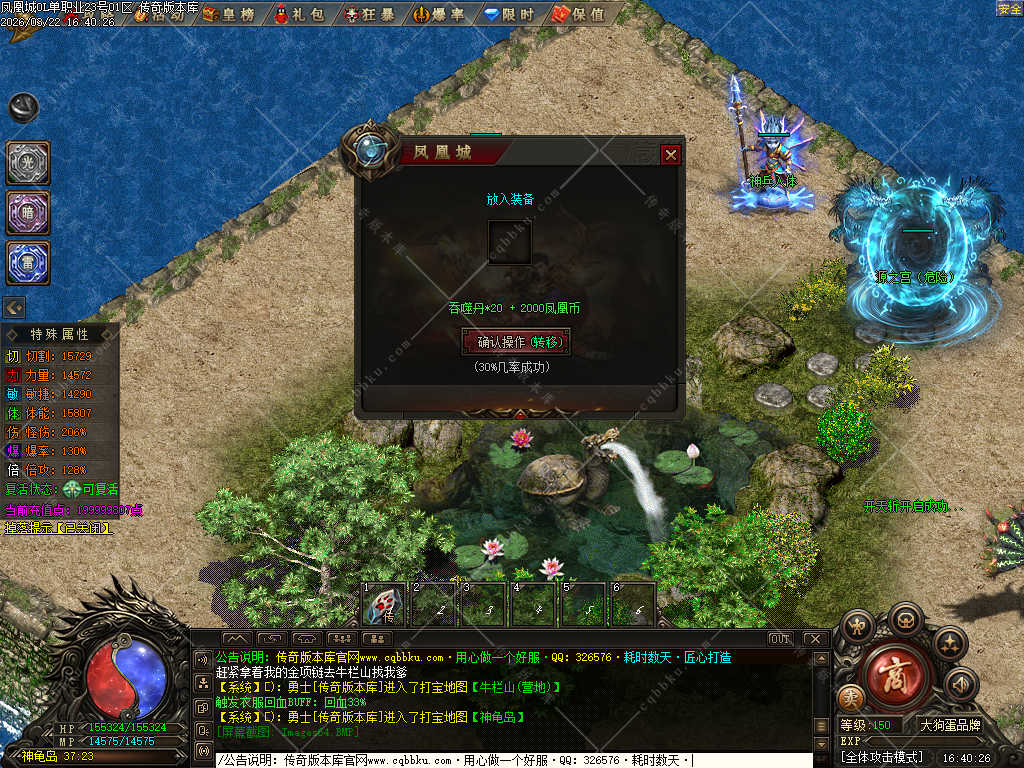Activate the 光 light element icon
Screen dimensions: 1024x768
tap(28, 163)
